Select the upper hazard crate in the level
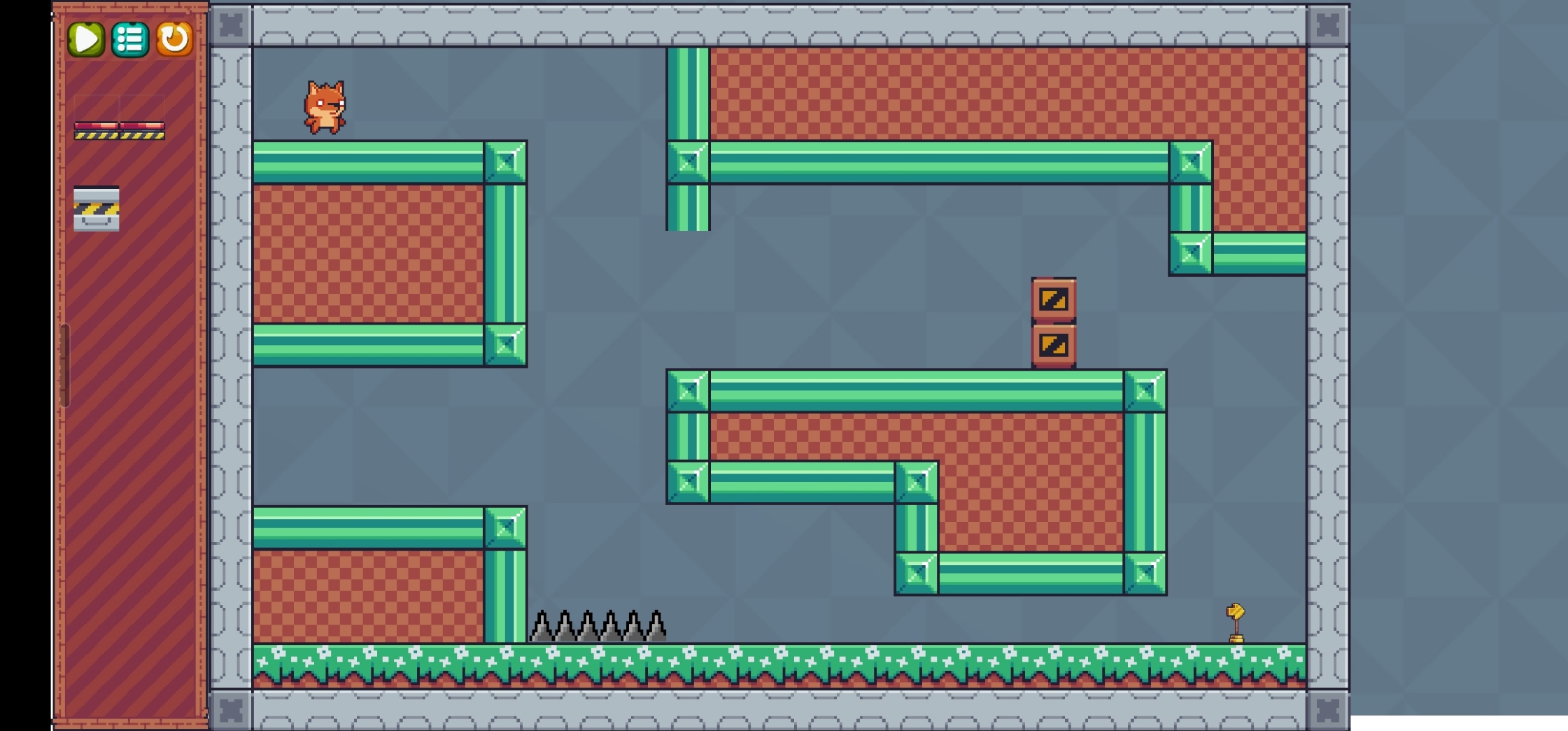This screenshot has width=1568, height=731. [1054, 301]
